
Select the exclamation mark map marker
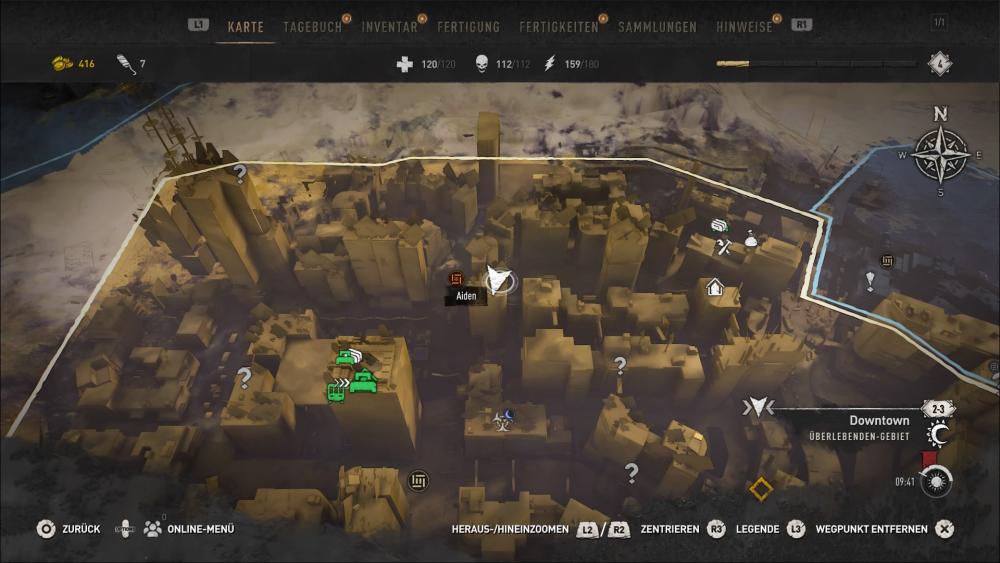point(870,282)
